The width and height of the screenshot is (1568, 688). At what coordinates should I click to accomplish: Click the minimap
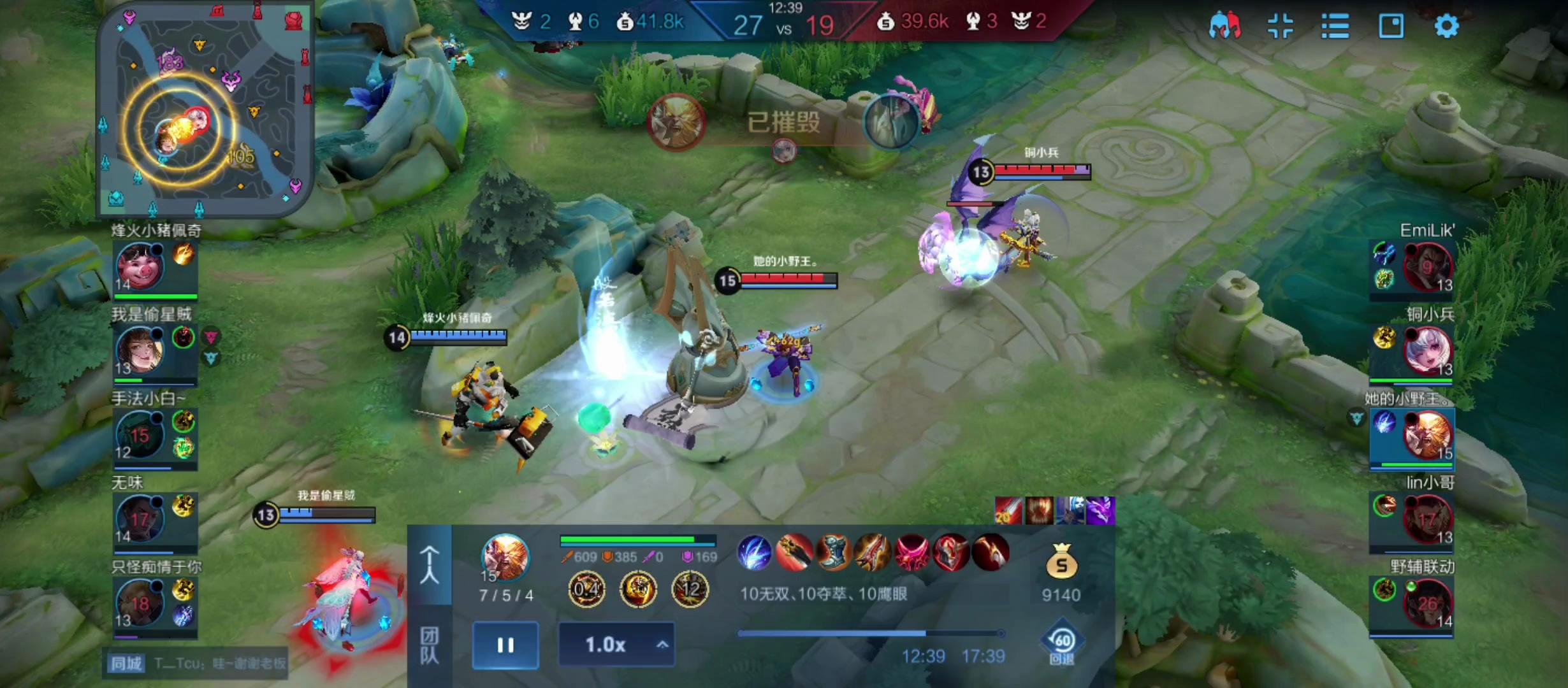204,108
